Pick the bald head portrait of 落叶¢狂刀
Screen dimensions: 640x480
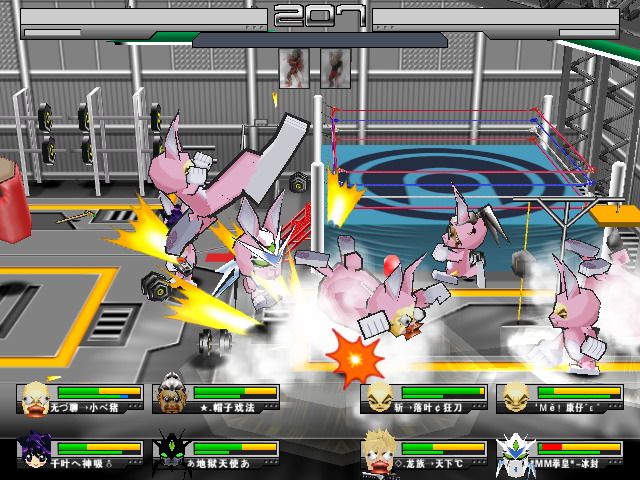tap(381, 397)
